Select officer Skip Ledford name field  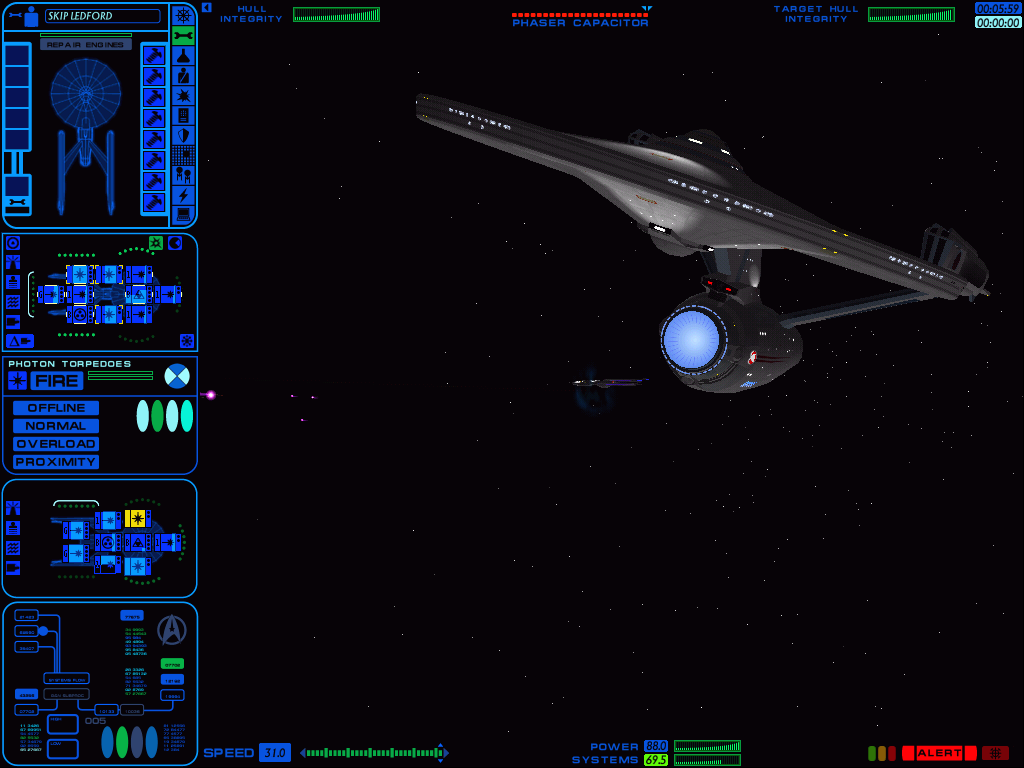(102, 16)
